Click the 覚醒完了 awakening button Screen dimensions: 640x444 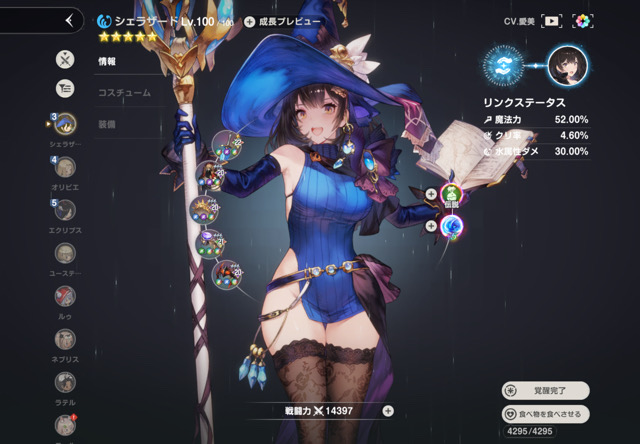(x=546, y=390)
